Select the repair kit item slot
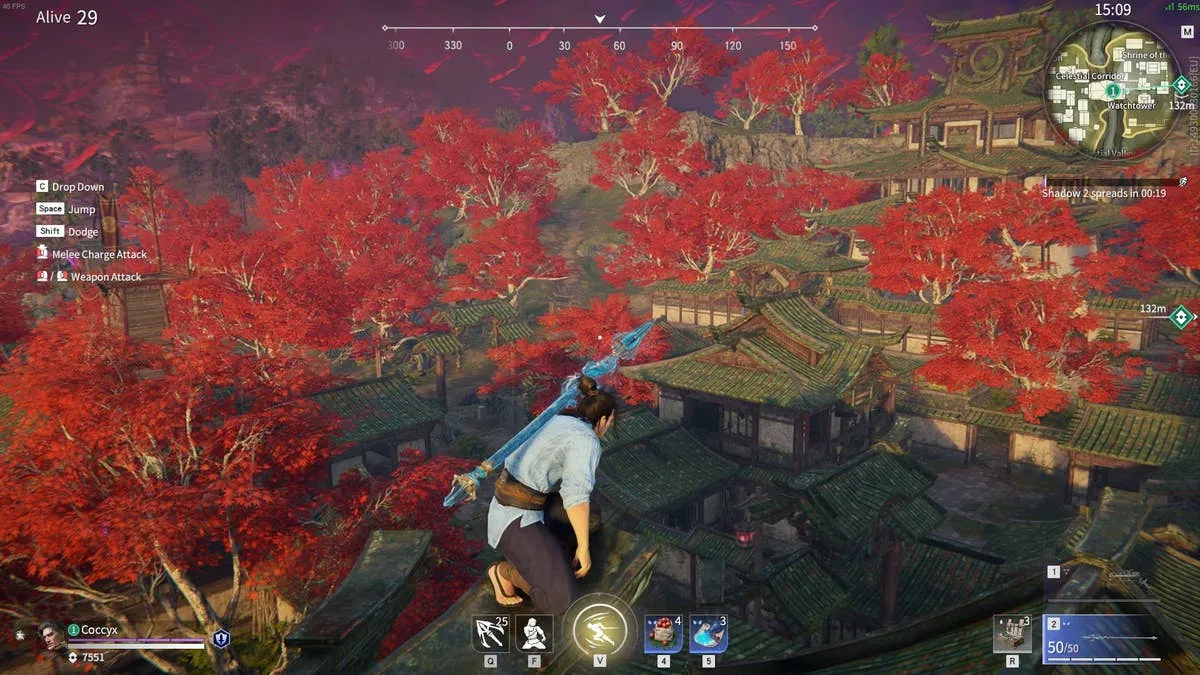Viewport: 1200px width, 675px height. pos(1012,634)
